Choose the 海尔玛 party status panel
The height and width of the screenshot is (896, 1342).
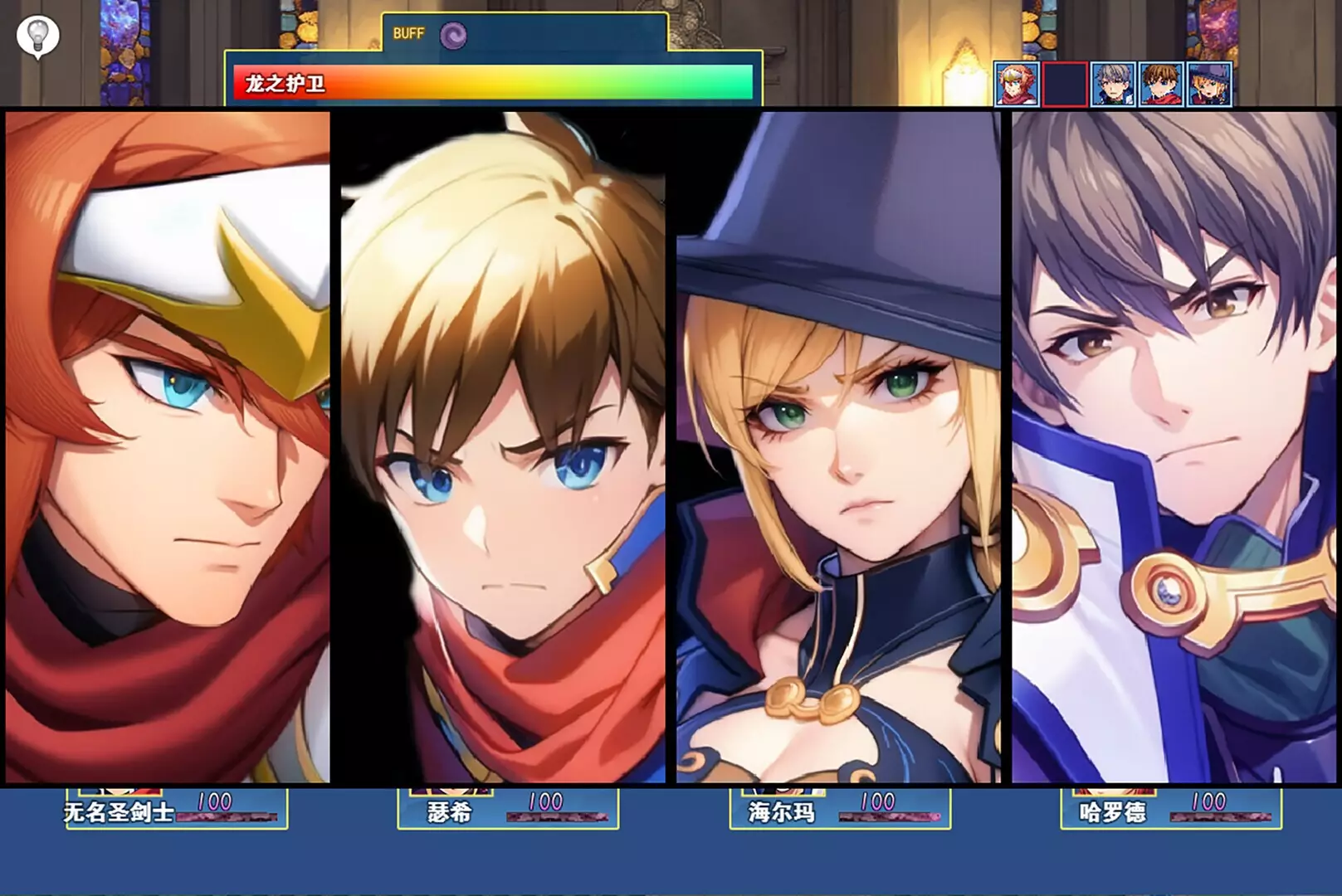pos(840,808)
